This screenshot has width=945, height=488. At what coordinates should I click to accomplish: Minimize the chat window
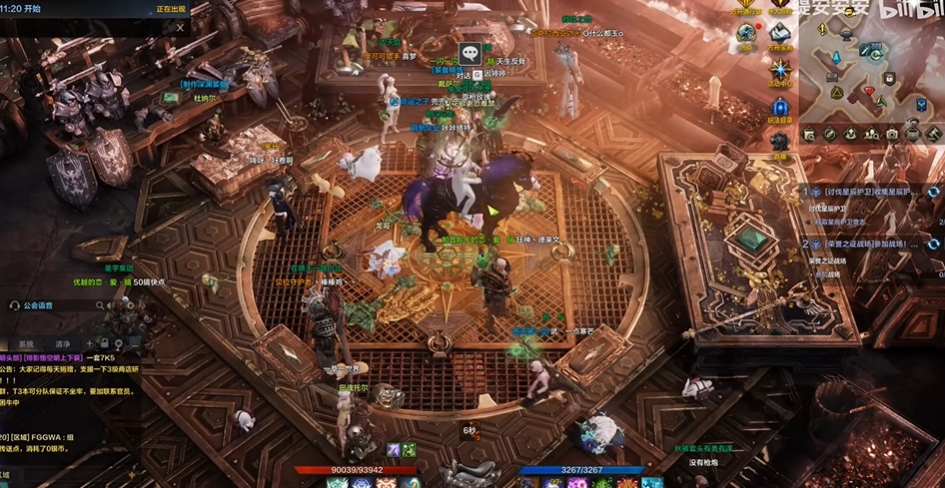pos(134,343)
